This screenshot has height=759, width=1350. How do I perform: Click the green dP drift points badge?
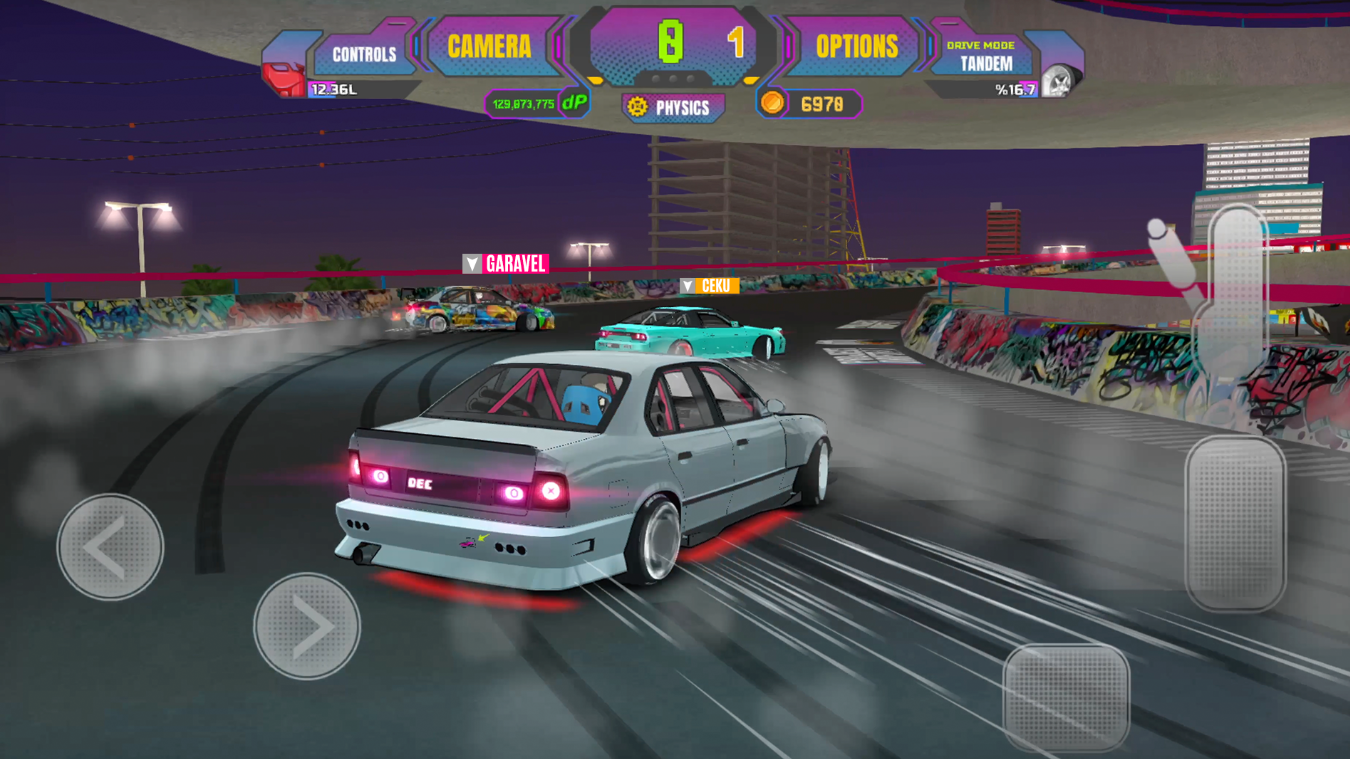tap(574, 103)
